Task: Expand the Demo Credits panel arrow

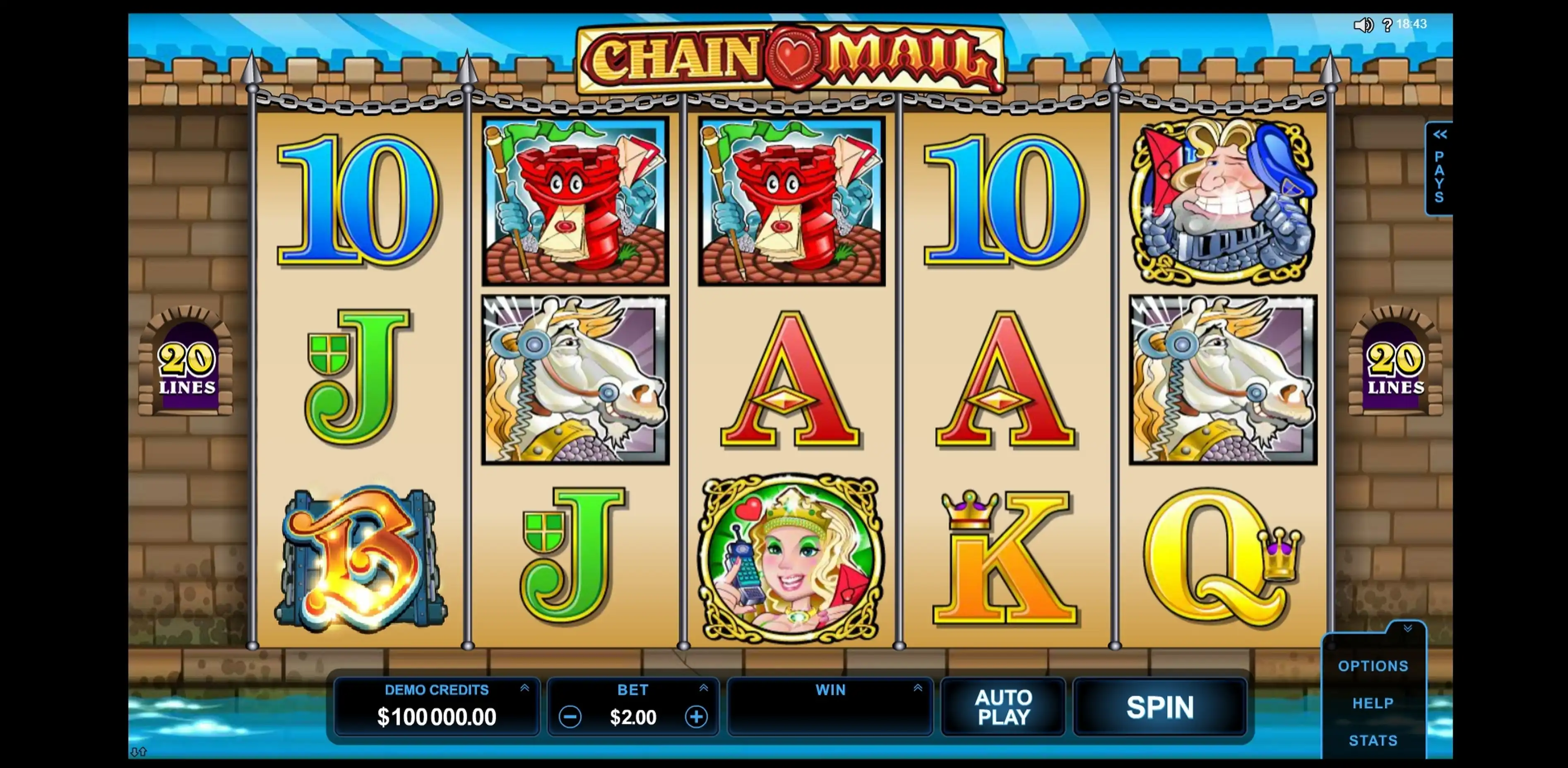Action: [x=525, y=688]
